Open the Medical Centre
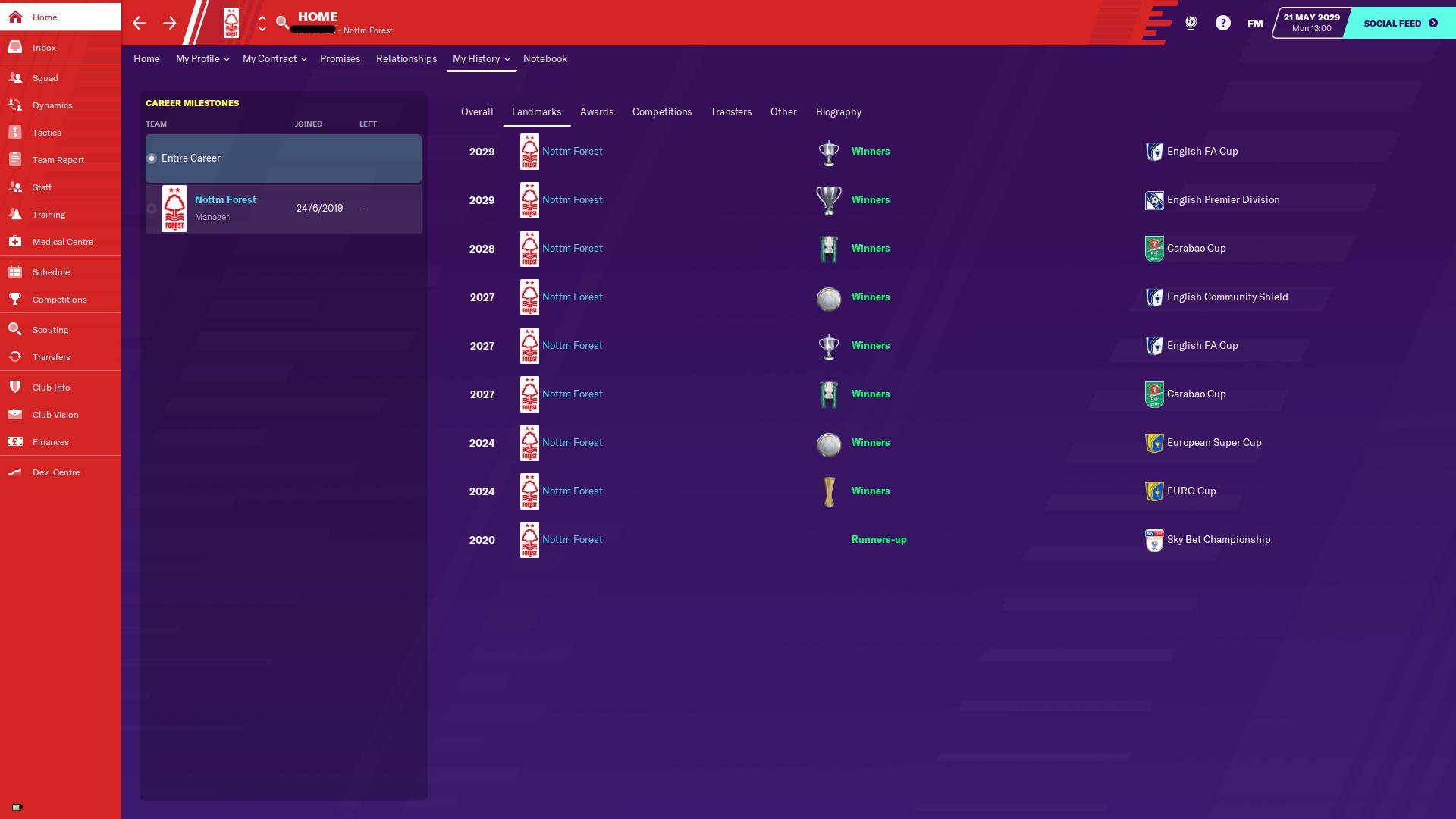The width and height of the screenshot is (1456, 819). tap(62, 242)
